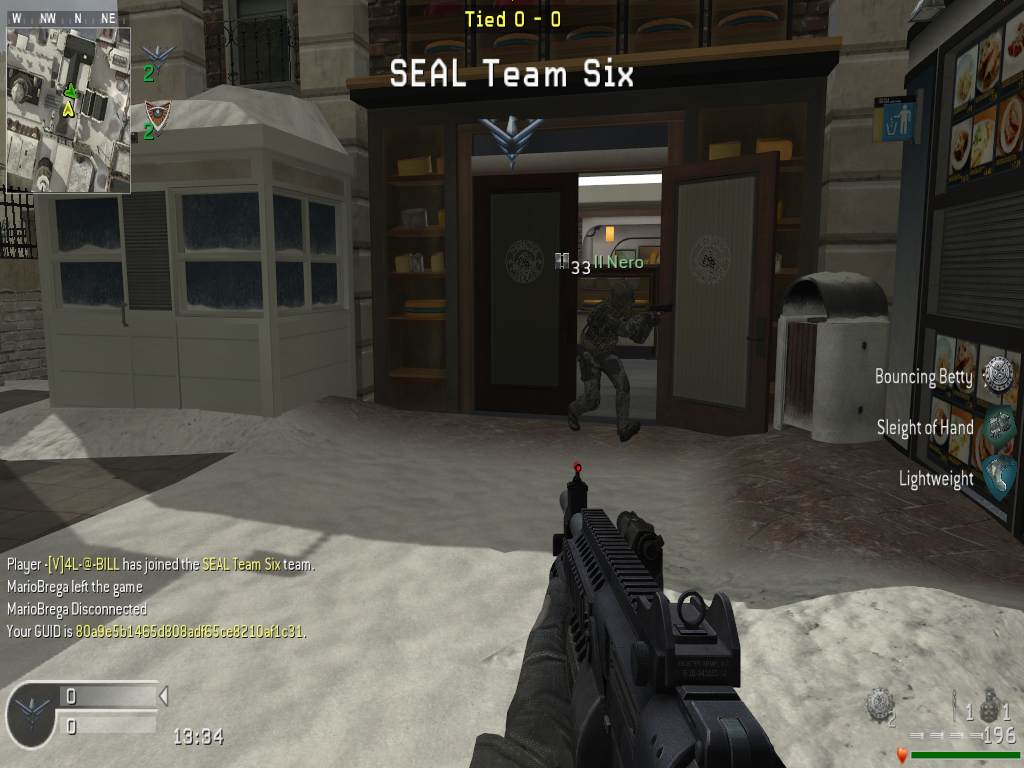
Task: Select the Bouncing Betty equipment icon near ammo
Action: tap(878, 704)
